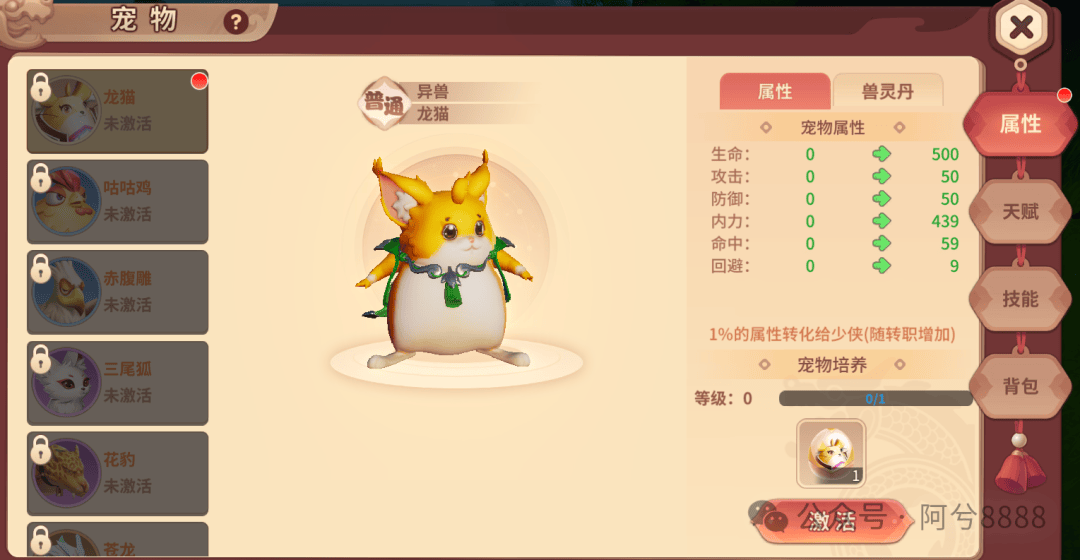Image resolution: width=1080 pixels, height=560 pixels.
Task: Select the red 属性 side tab
Action: [x=1020, y=124]
